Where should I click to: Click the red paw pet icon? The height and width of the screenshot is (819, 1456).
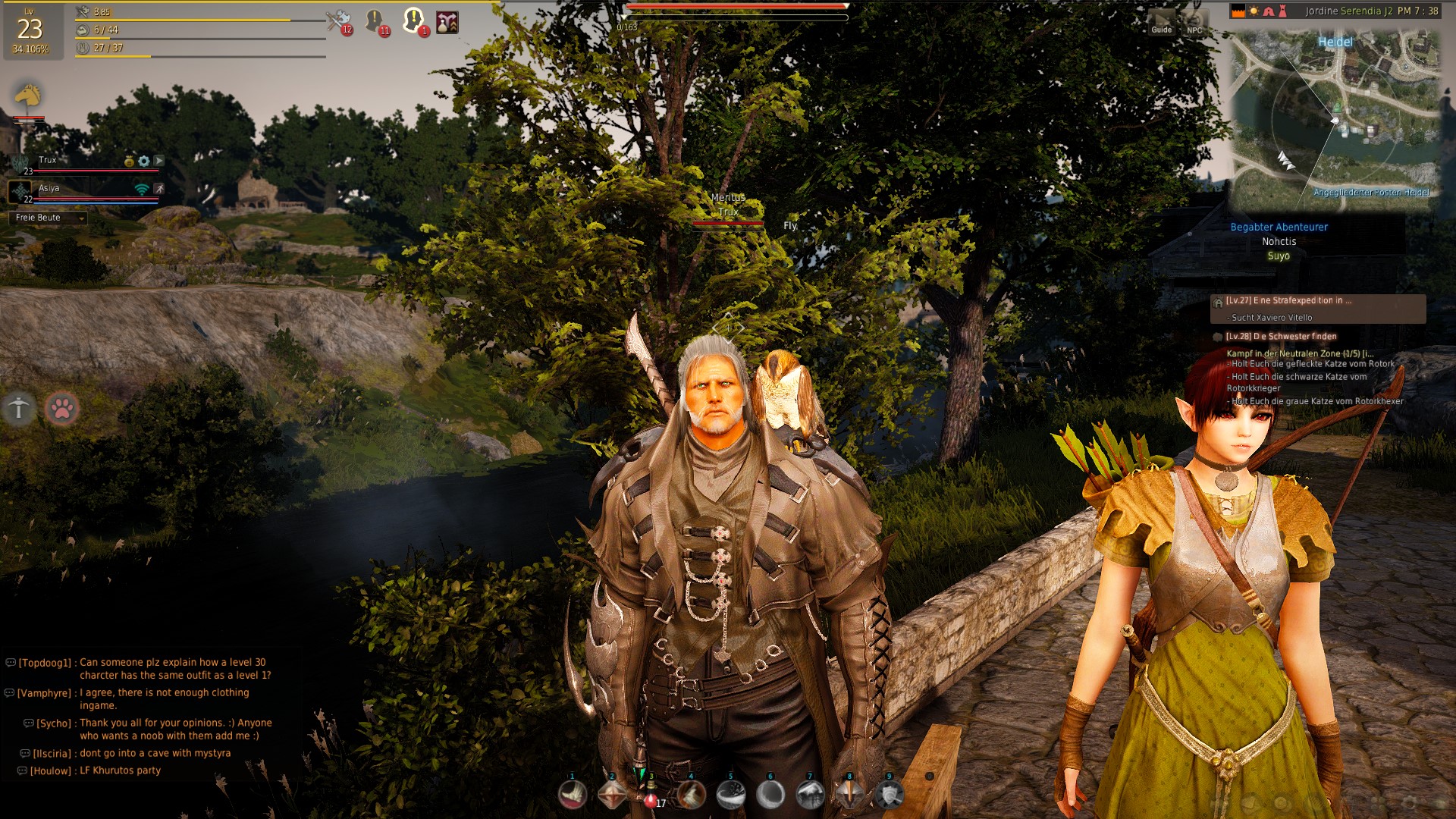tap(62, 409)
